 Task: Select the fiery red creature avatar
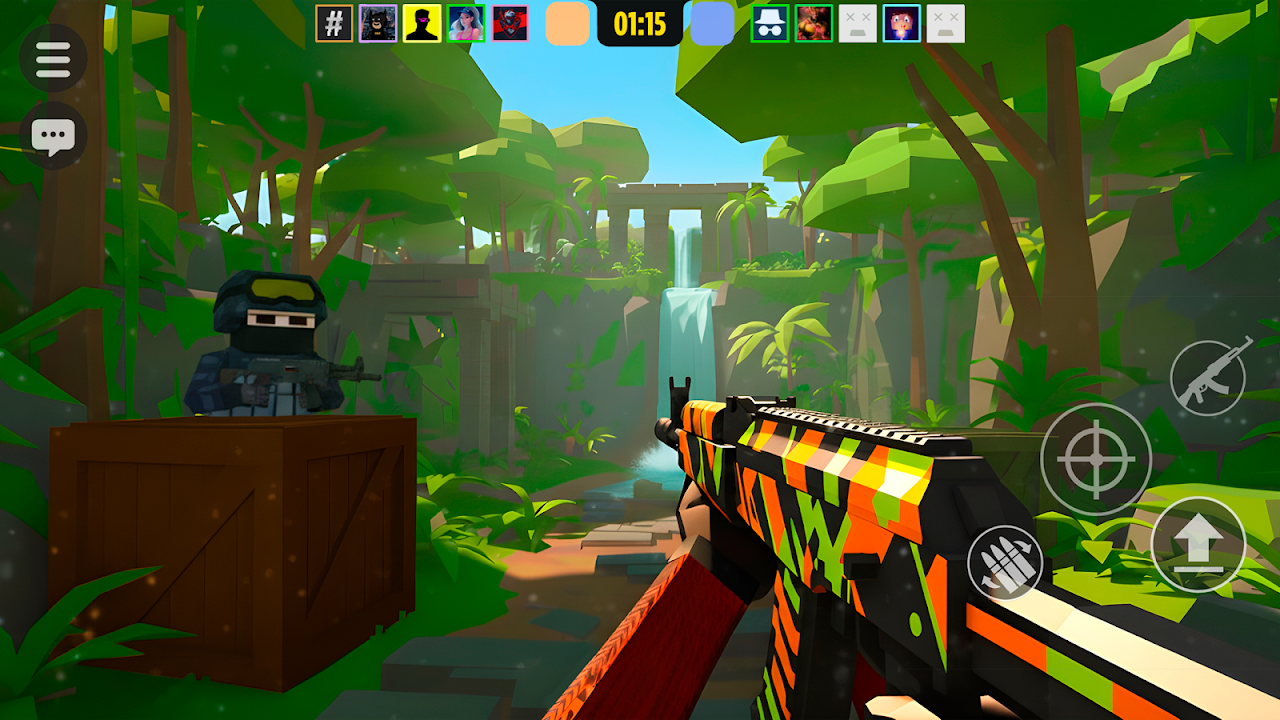click(x=814, y=23)
